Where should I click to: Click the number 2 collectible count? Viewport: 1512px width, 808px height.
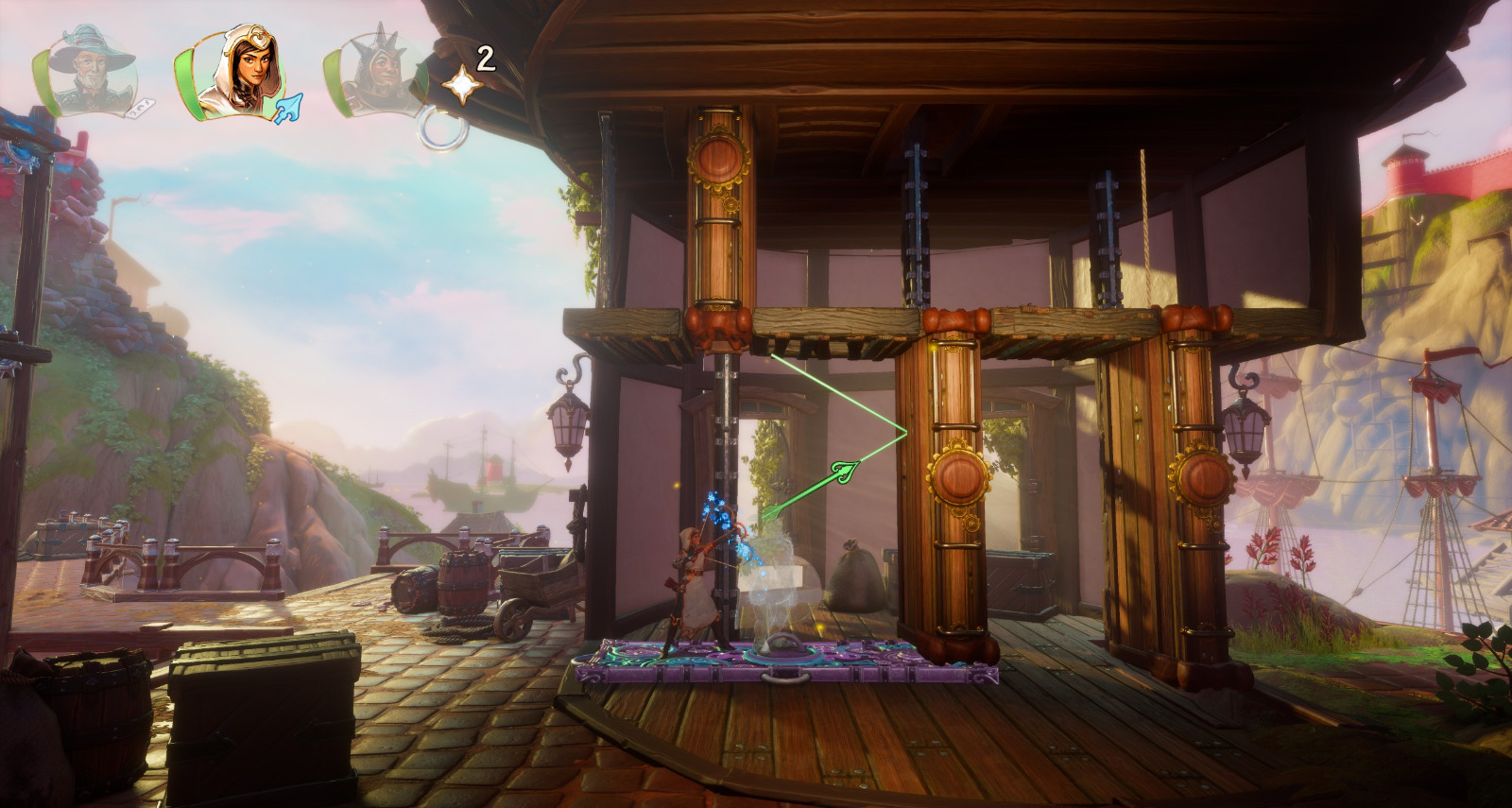pos(485,60)
